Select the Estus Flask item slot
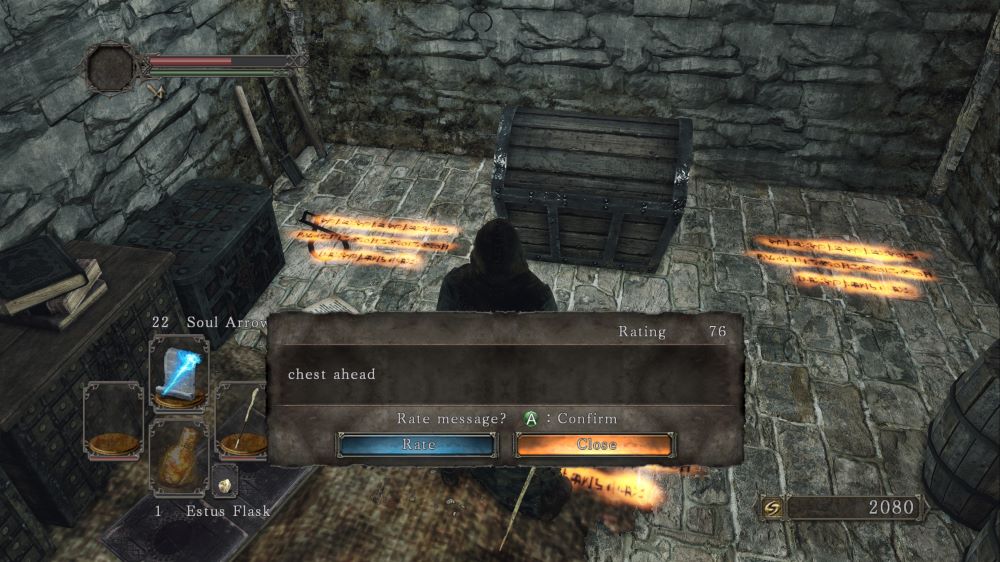The image size is (1000, 562). coord(179,456)
